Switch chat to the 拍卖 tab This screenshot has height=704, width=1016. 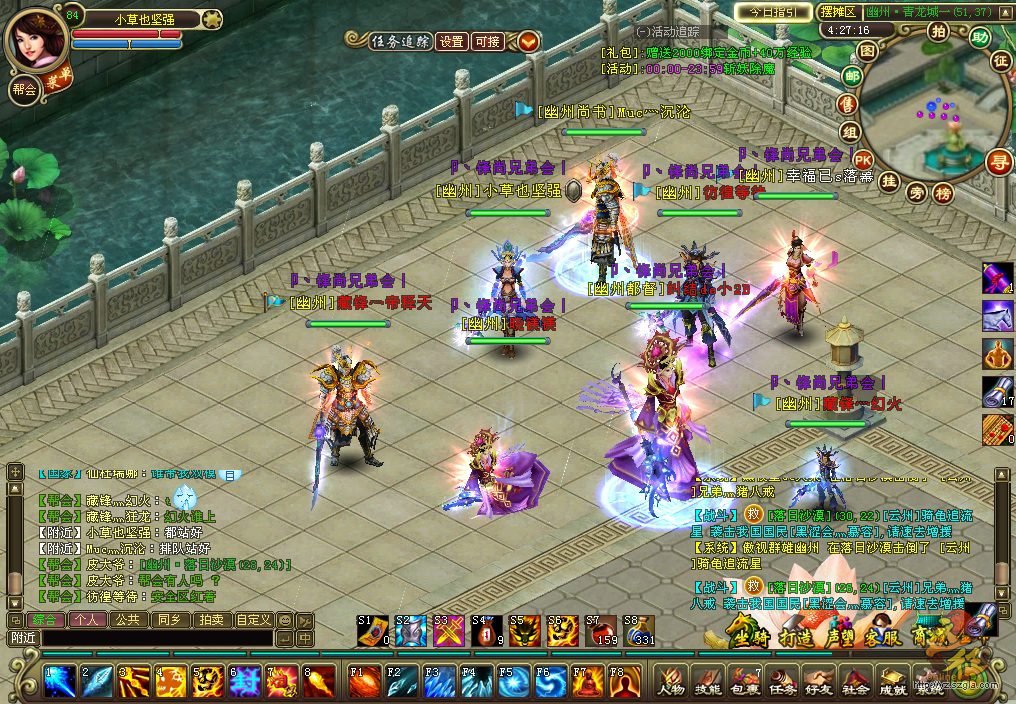pos(211,620)
